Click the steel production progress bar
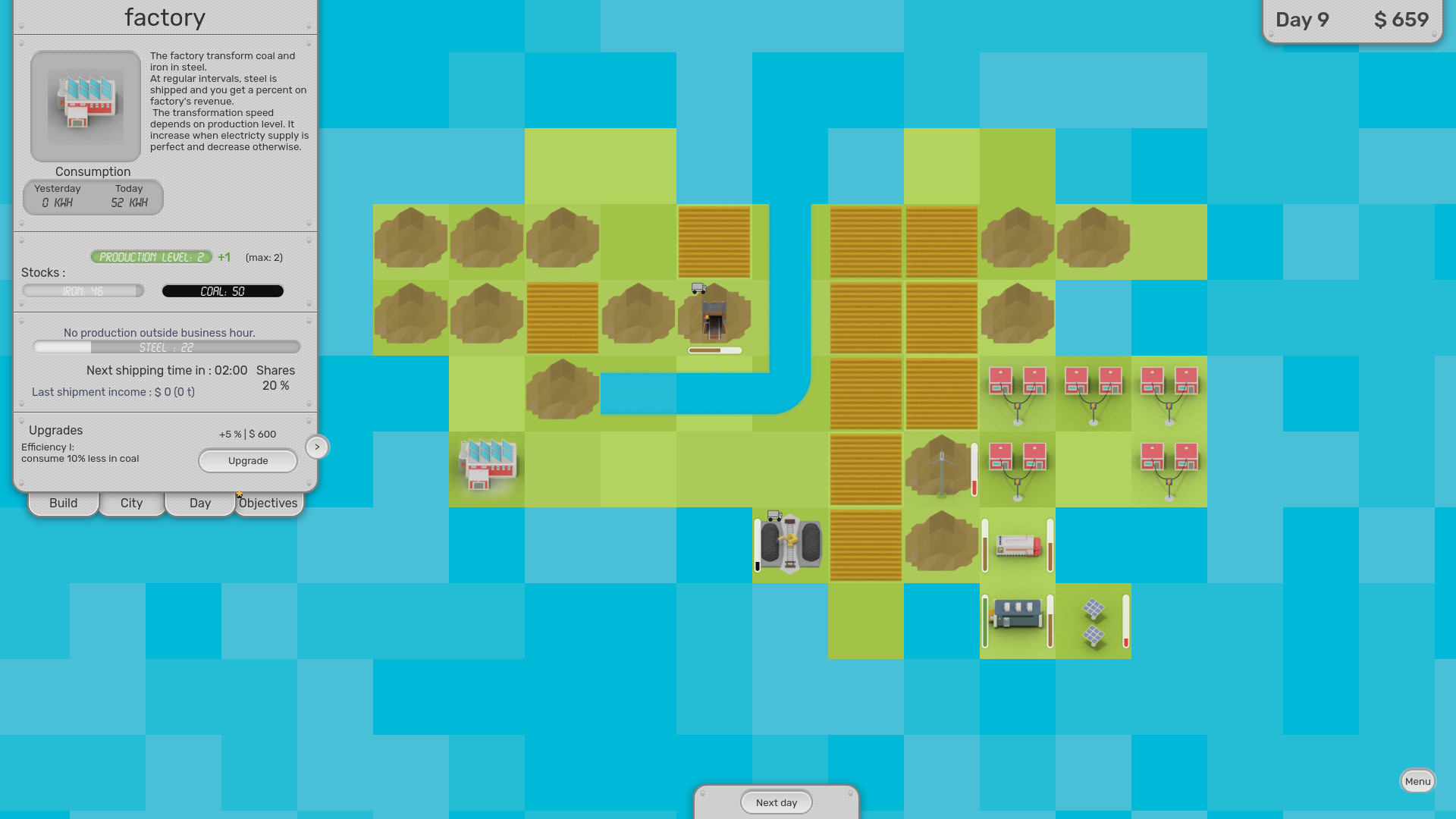Image resolution: width=1456 pixels, height=819 pixels. pos(166,347)
